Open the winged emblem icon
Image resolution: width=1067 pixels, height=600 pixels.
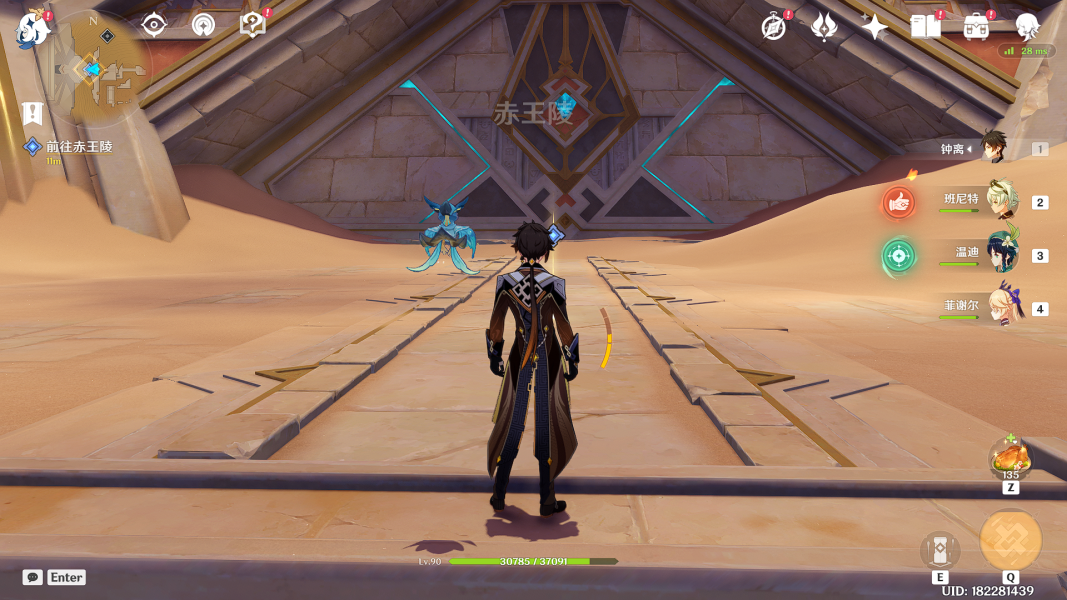tap(824, 27)
